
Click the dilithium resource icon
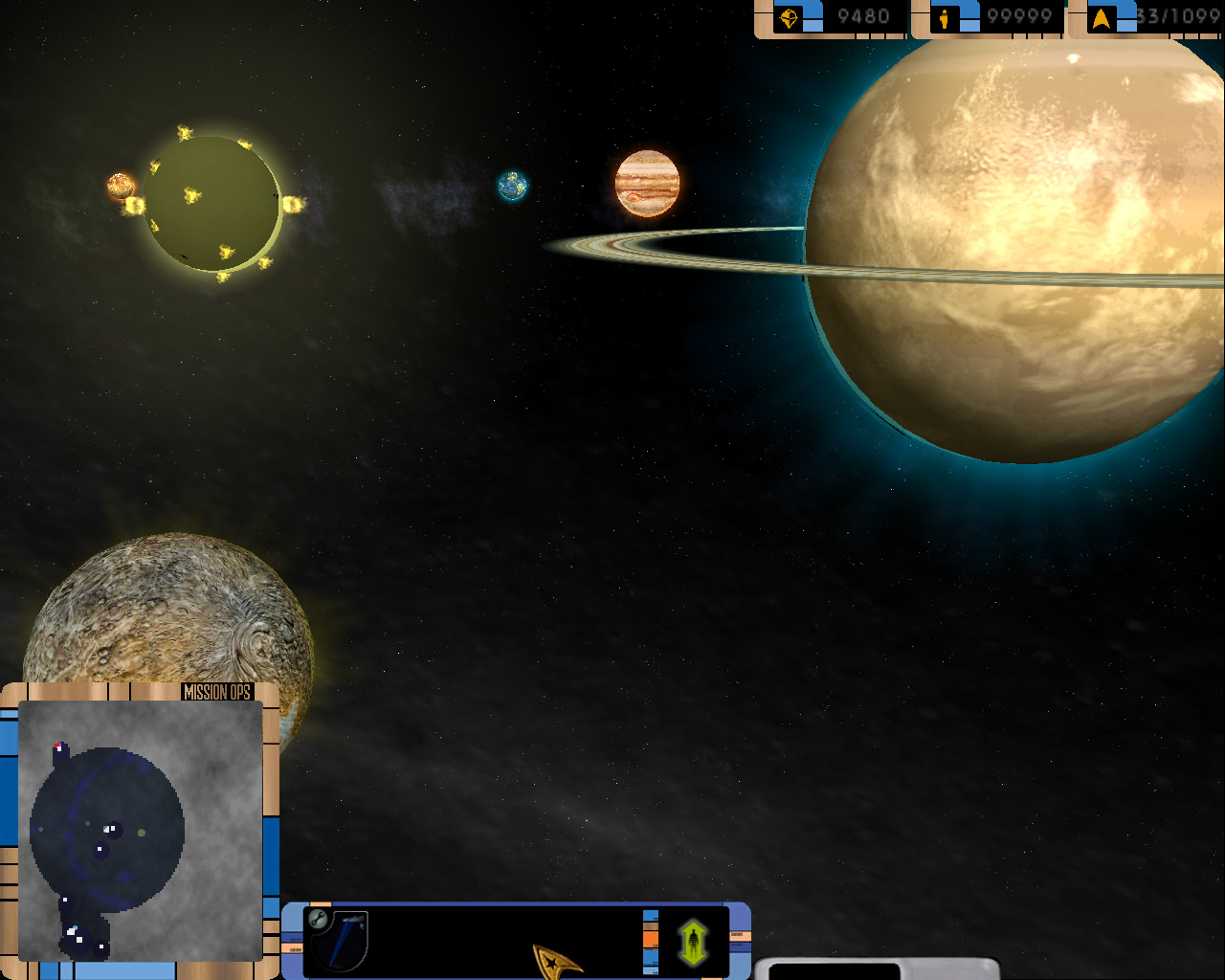789,18
